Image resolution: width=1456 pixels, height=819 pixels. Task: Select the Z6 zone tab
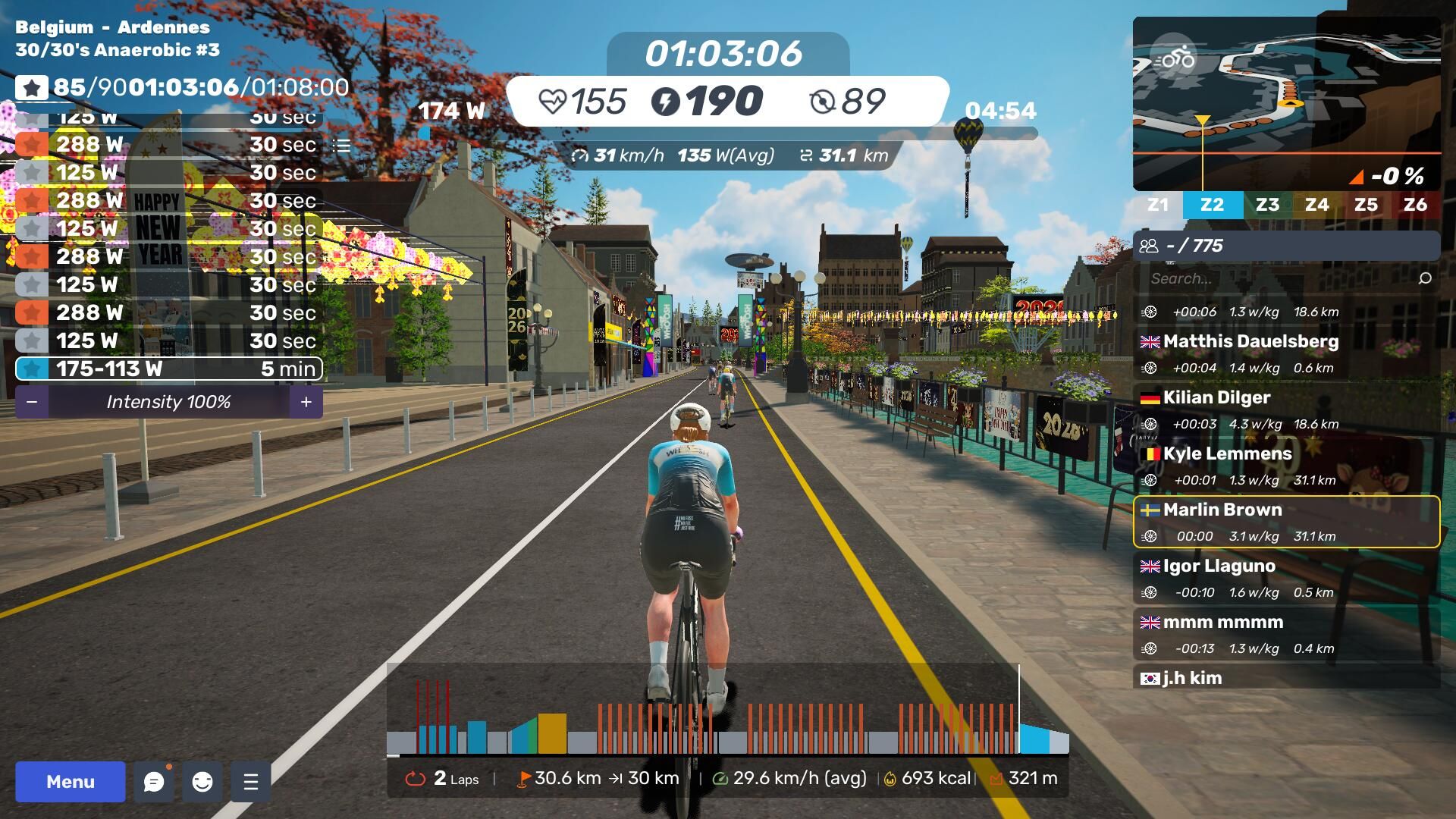(x=1415, y=205)
